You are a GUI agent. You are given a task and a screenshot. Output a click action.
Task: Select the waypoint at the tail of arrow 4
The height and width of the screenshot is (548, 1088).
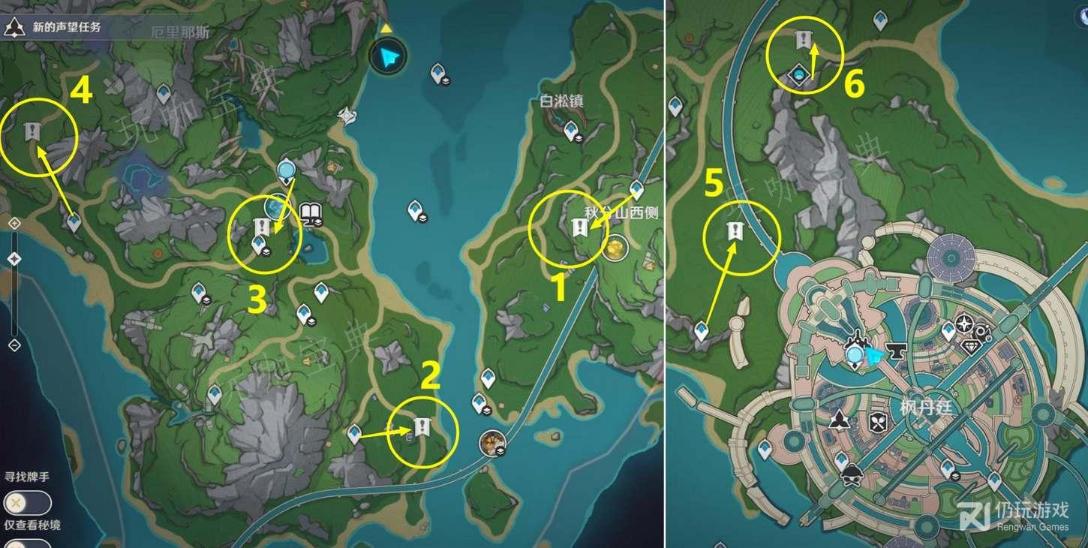point(74,221)
